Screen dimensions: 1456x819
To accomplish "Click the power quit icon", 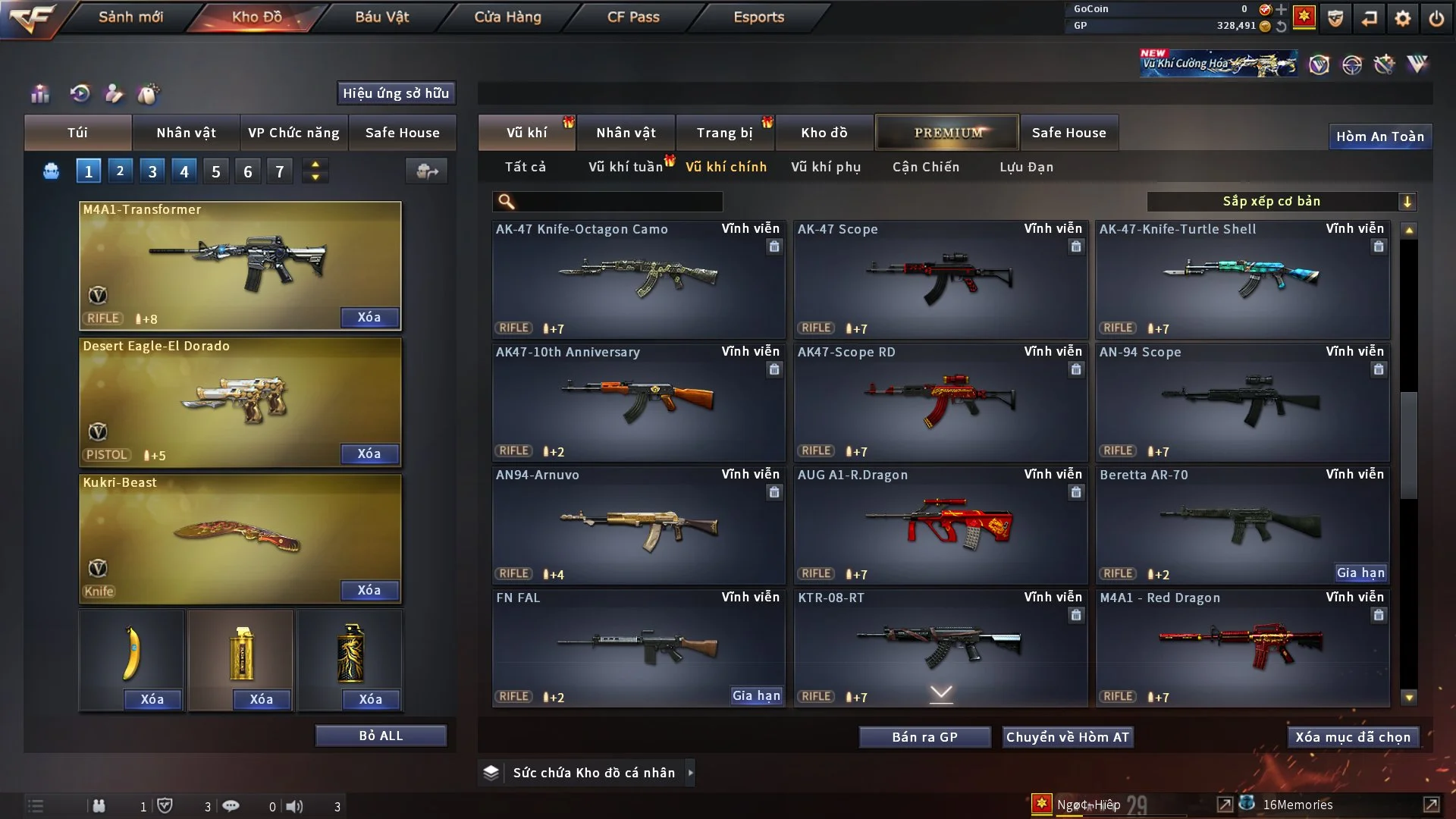I will (1436, 18).
